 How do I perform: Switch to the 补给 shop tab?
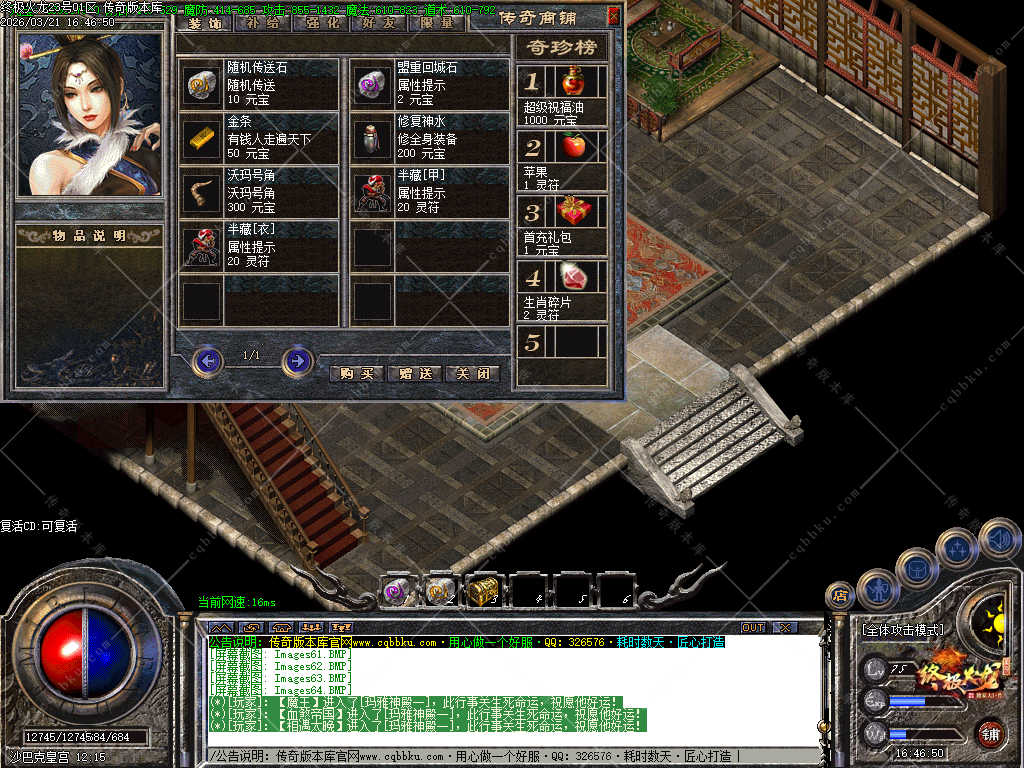click(262, 22)
